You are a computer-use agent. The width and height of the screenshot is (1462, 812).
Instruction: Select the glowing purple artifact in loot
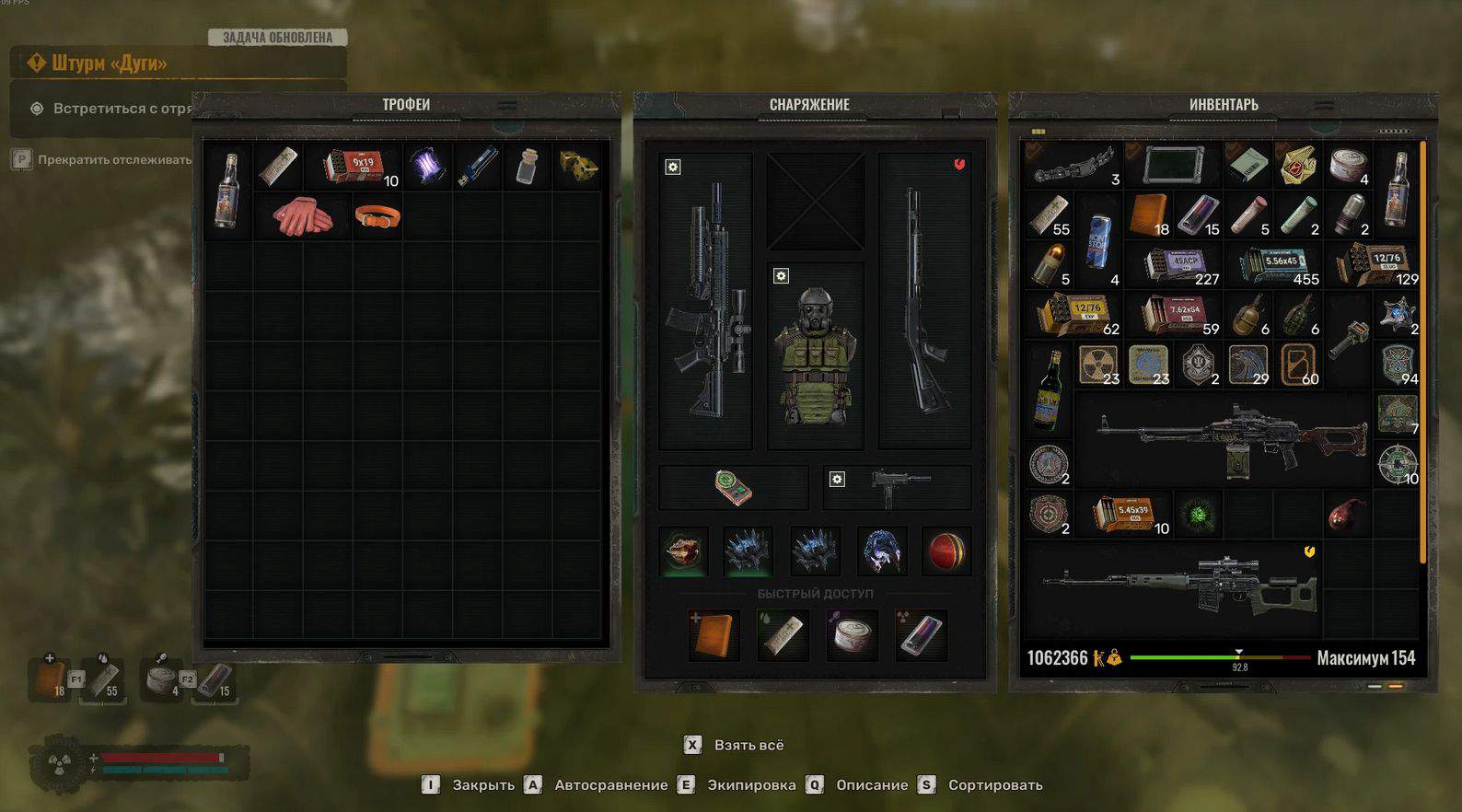tap(427, 167)
